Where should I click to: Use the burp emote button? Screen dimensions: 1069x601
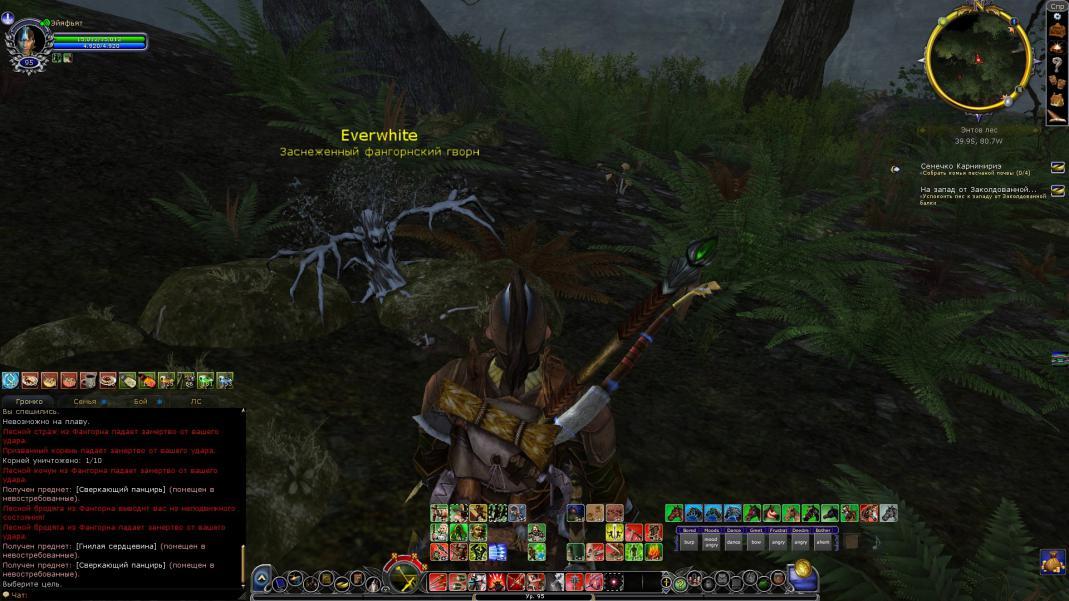689,541
